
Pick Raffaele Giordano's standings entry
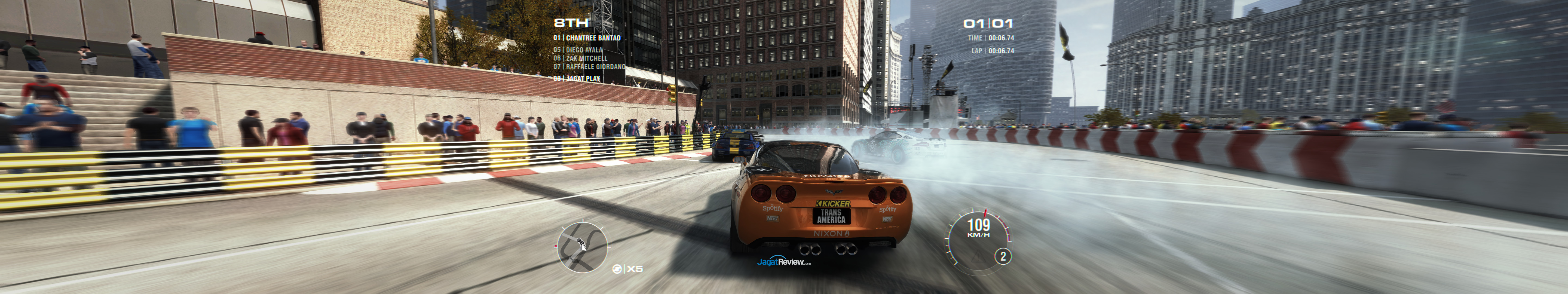(x=589, y=67)
